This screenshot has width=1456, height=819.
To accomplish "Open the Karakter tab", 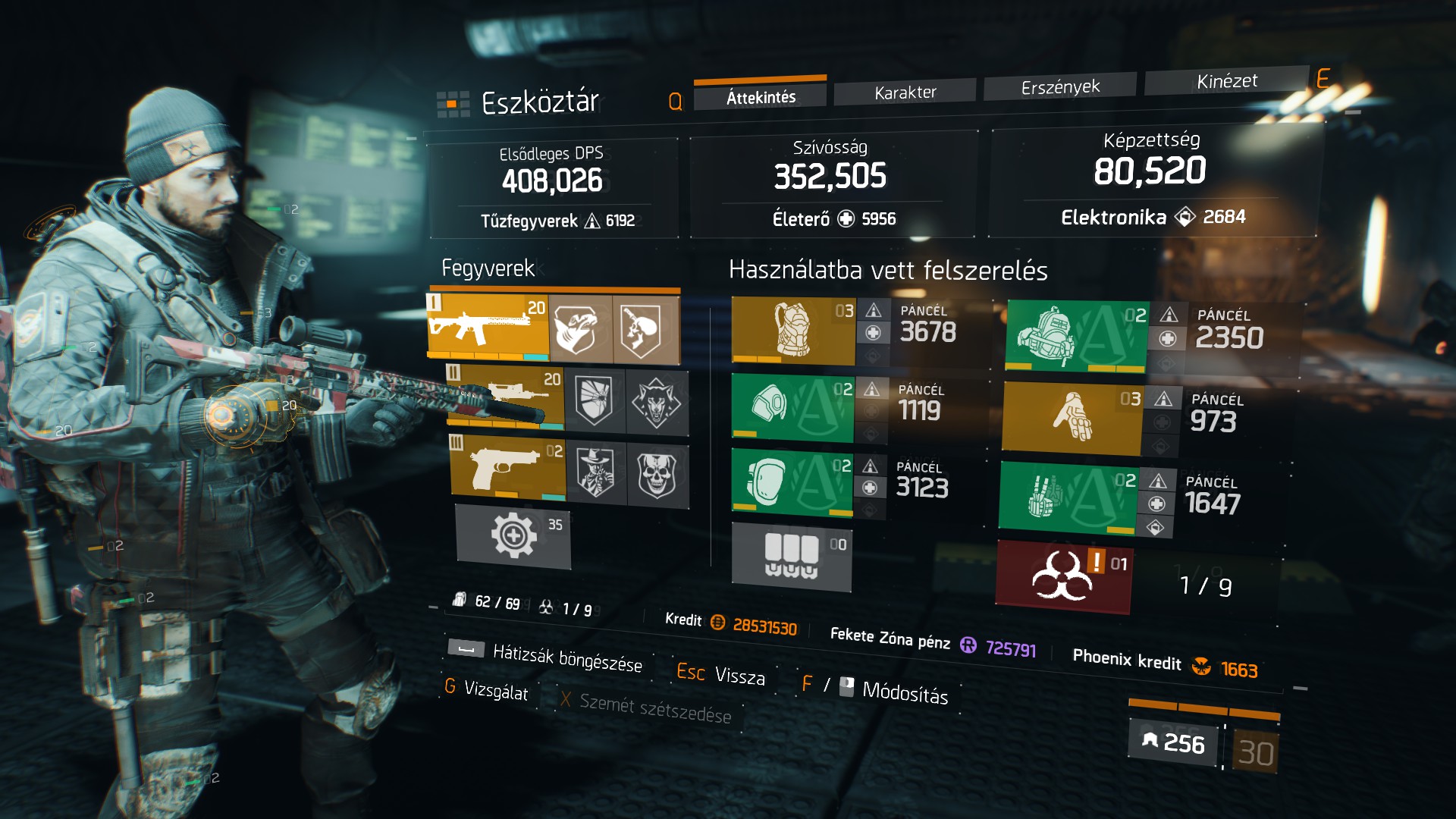I will click(x=905, y=93).
